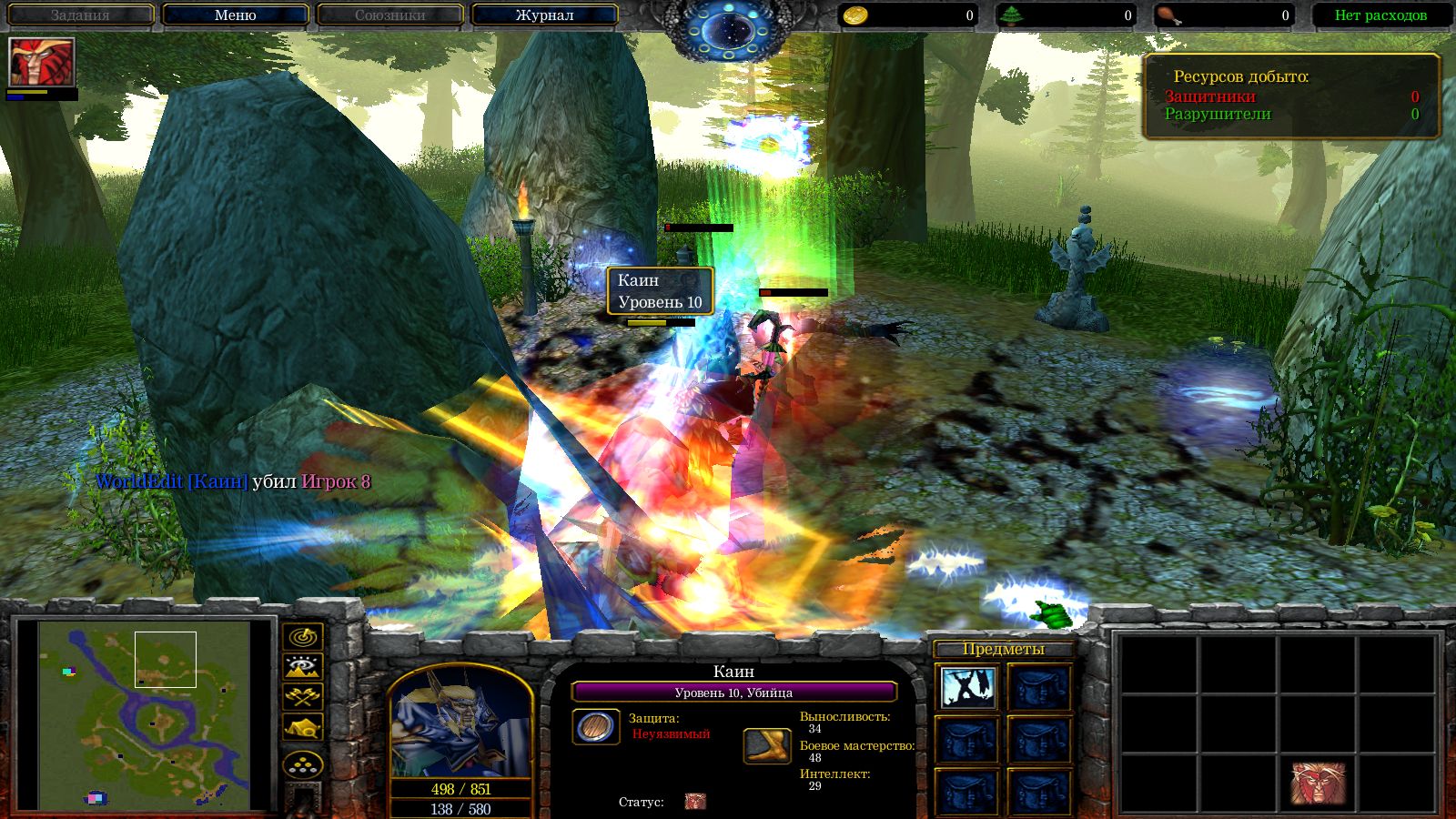
Task: Toggle minimap terrain display eye button
Action: tap(303, 667)
